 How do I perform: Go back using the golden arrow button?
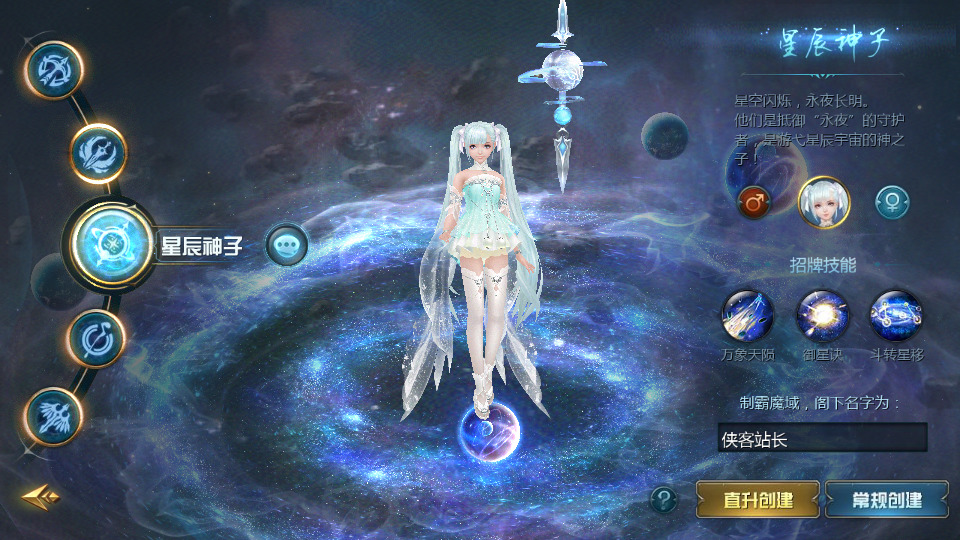[41, 495]
